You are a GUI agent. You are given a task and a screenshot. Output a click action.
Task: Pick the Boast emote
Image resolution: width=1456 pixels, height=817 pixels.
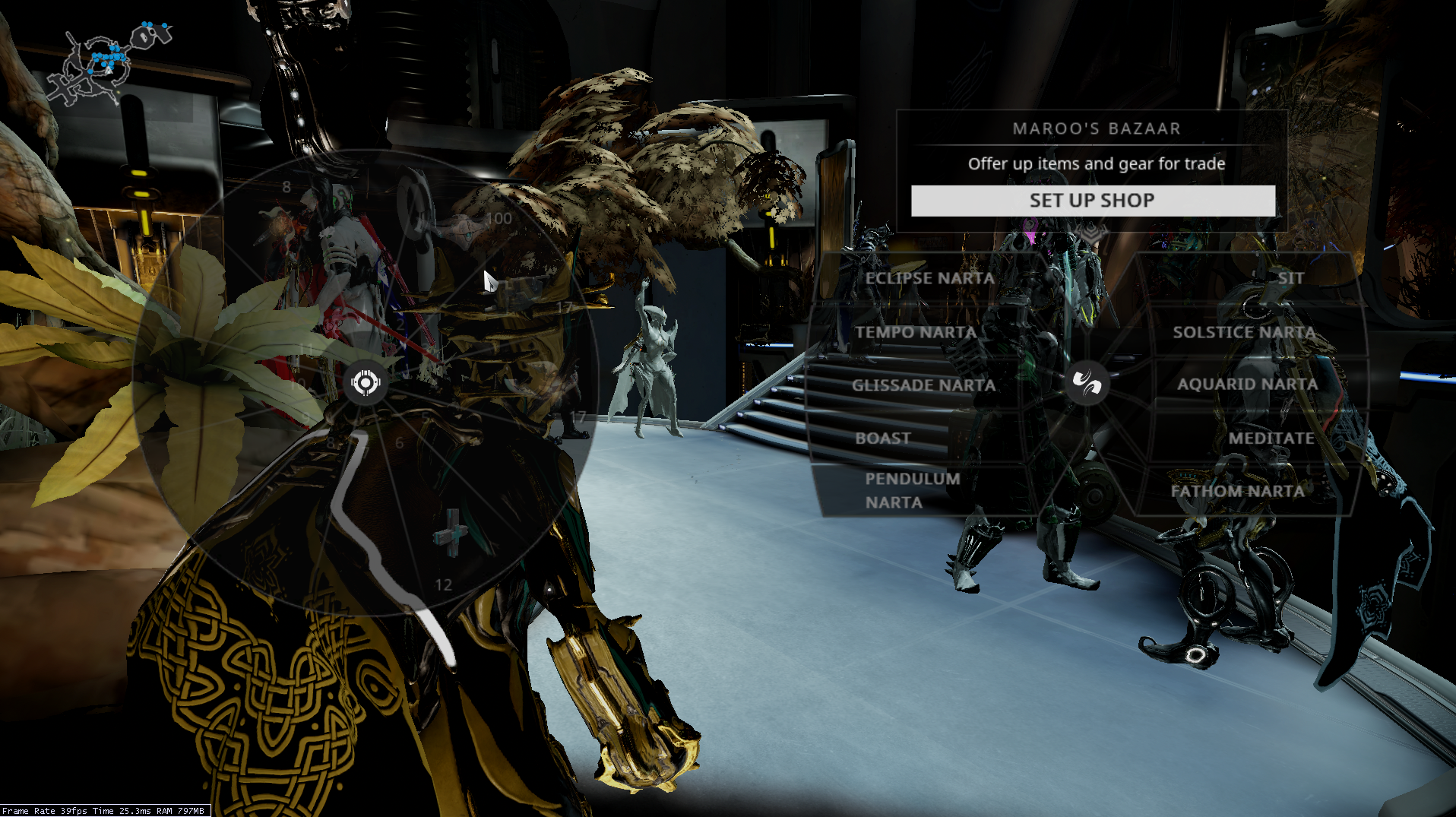[883, 439]
